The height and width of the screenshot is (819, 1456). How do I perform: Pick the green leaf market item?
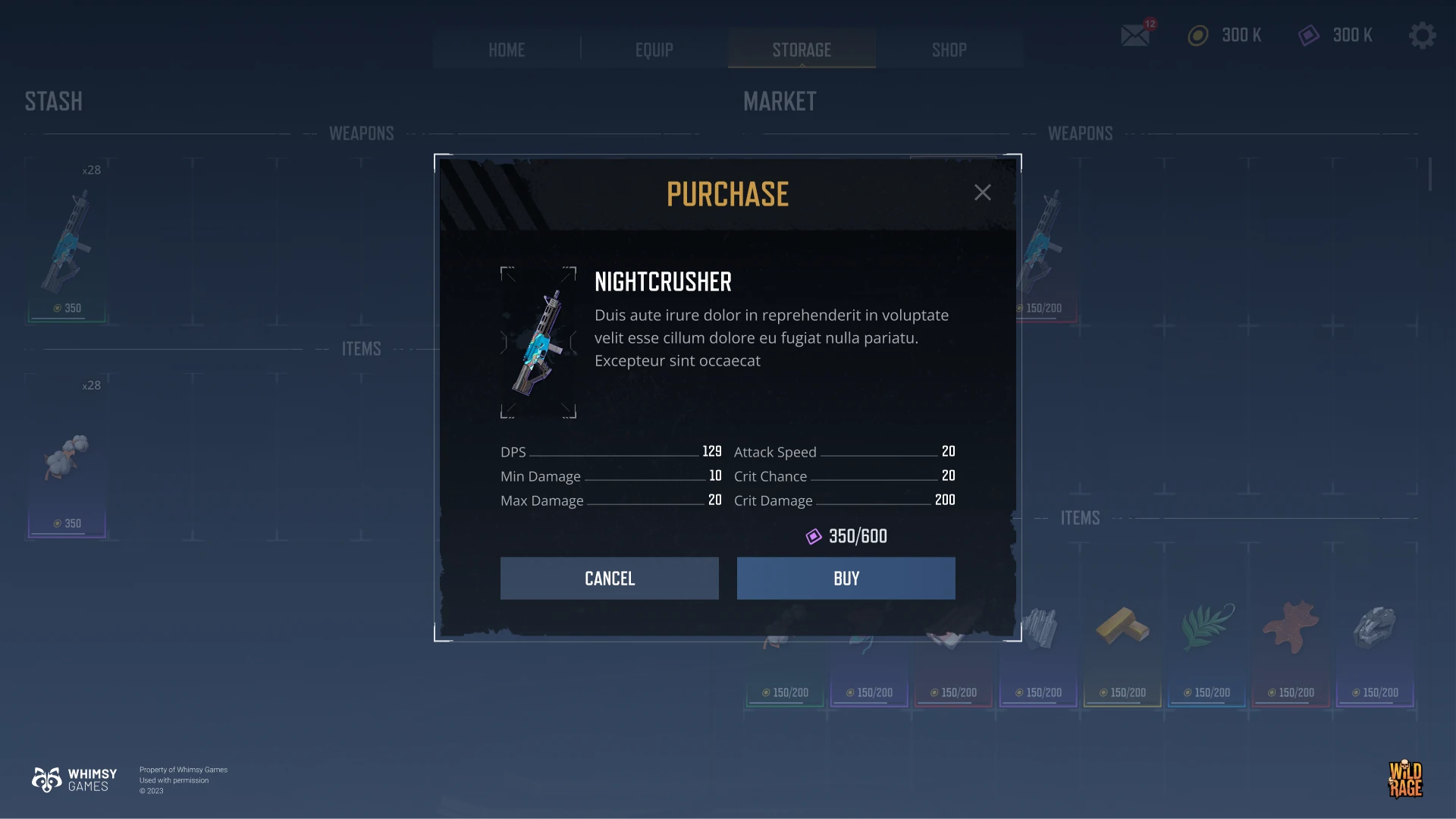1207,628
